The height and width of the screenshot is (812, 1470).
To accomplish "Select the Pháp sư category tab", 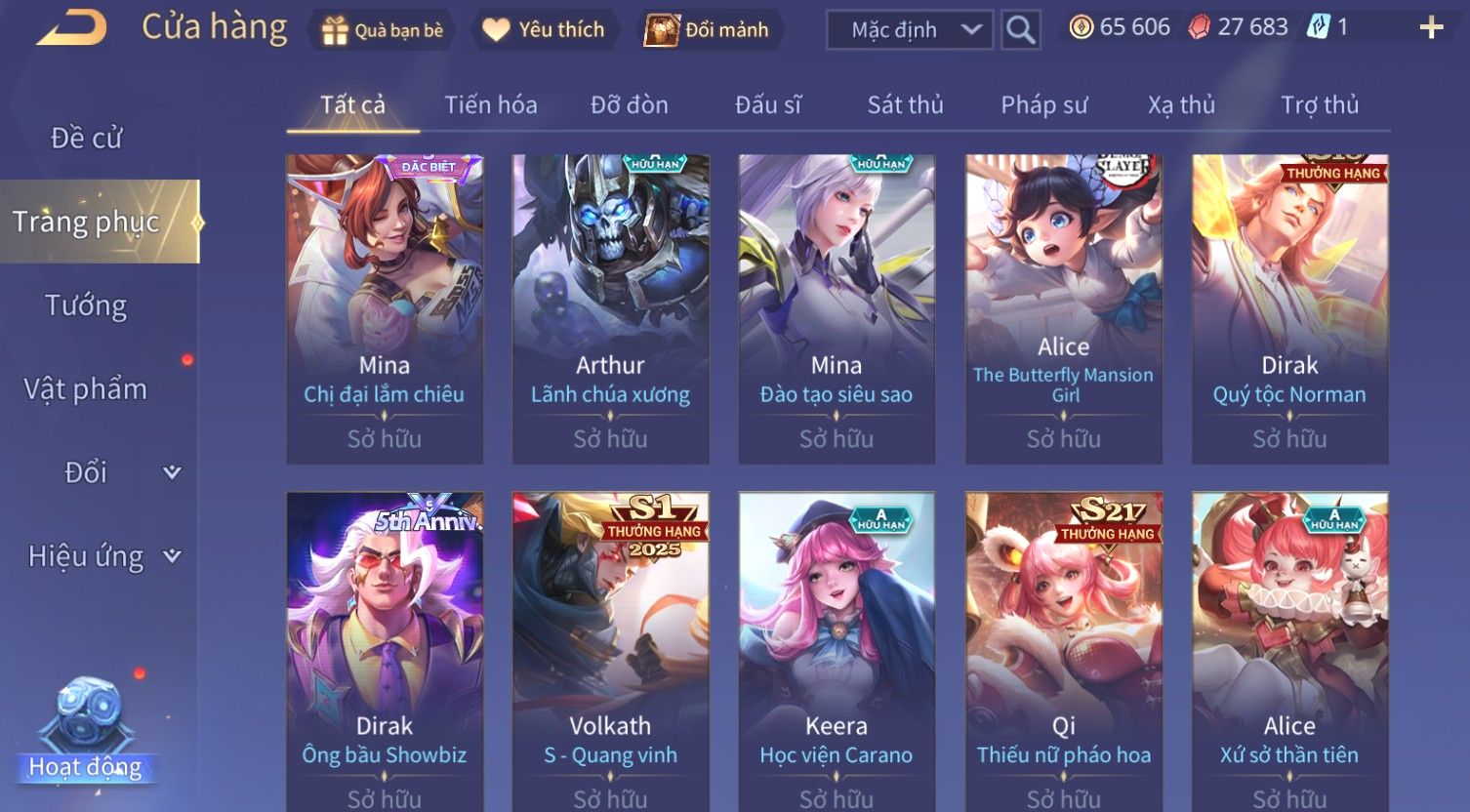I will pos(1043,105).
